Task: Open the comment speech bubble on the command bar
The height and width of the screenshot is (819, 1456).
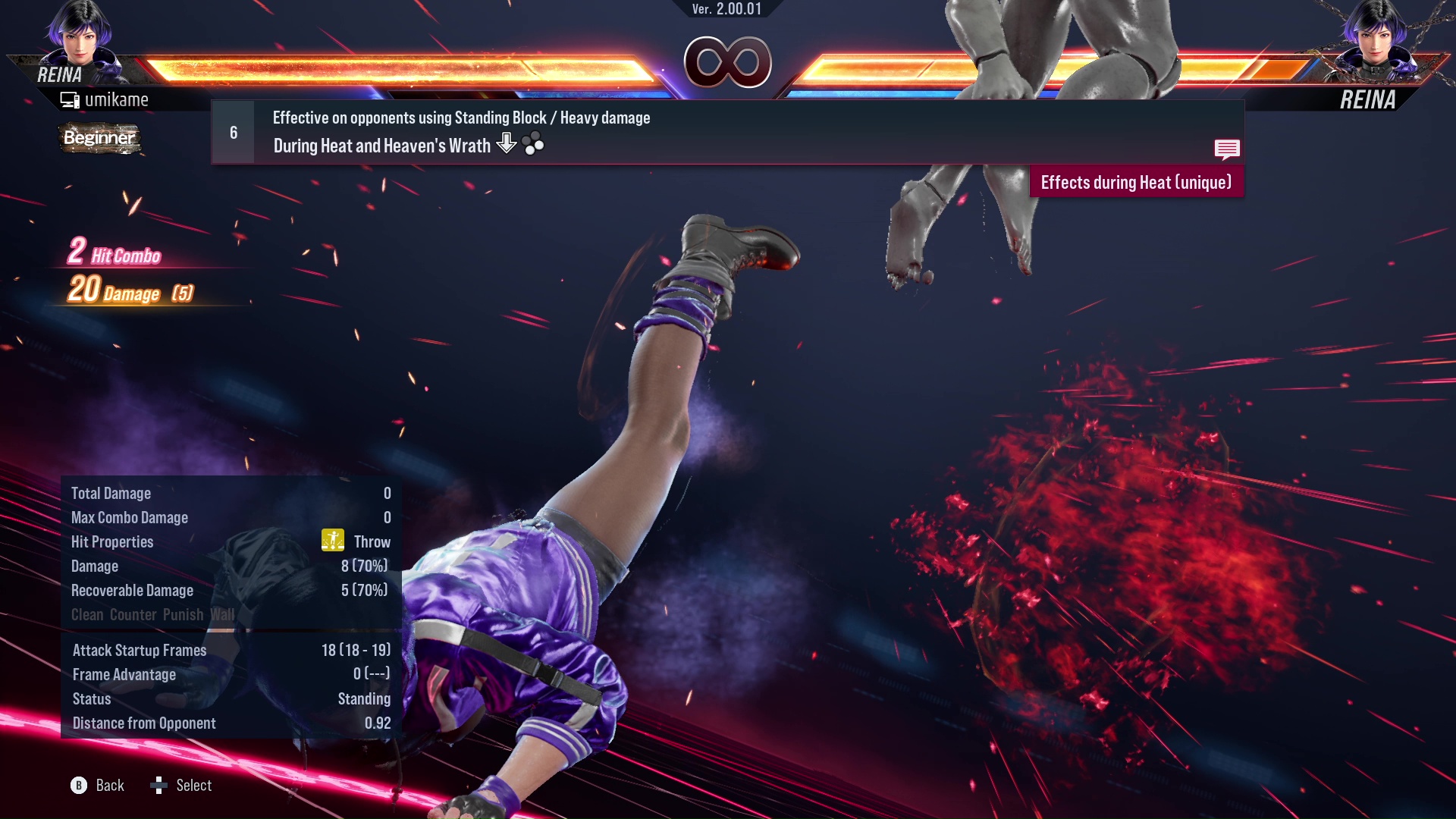Action: pyautogui.click(x=1227, y=149)
